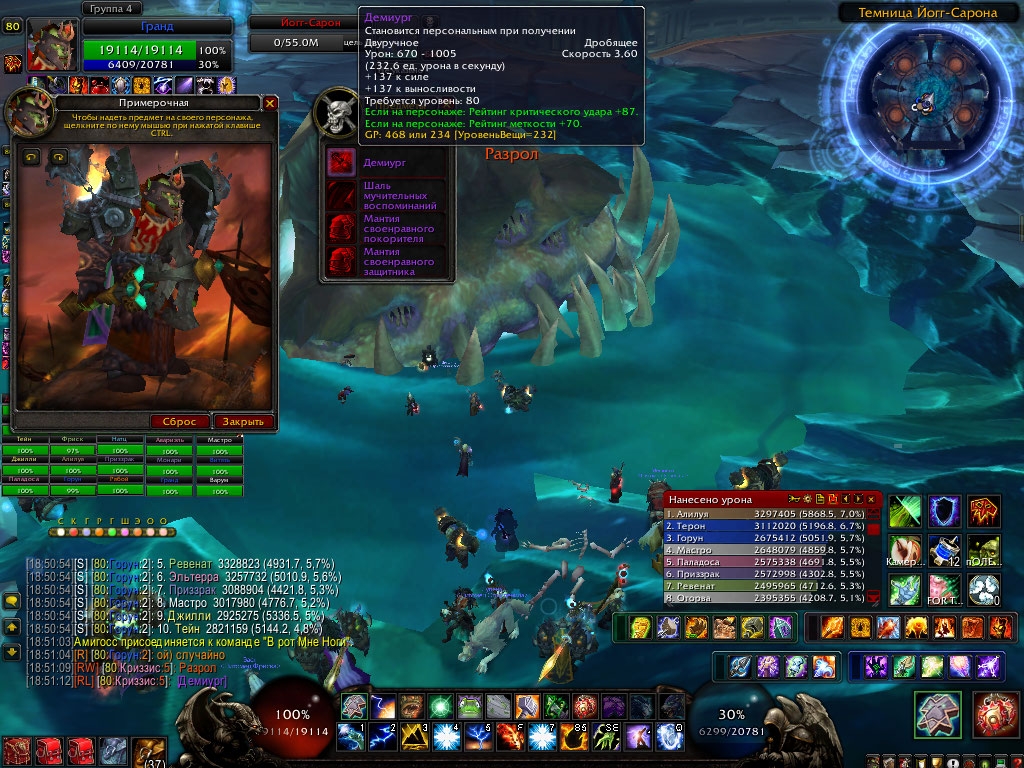Select Алилуя row in damage meter
1024x768 pixels.
[765, 514]
